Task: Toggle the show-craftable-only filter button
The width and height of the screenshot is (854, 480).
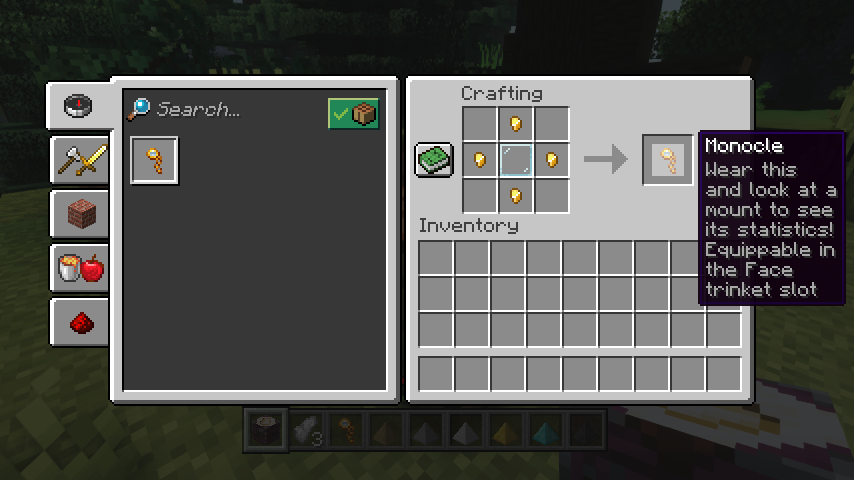Action: tap(353, 114)
